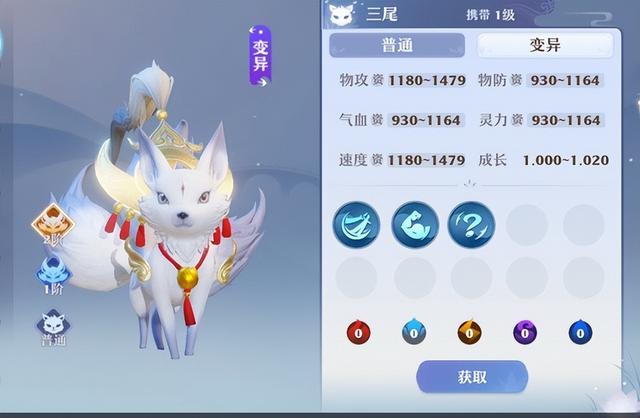Click the orange orb counter
Screen dimensions: 640x418
(x=467, y=333)
